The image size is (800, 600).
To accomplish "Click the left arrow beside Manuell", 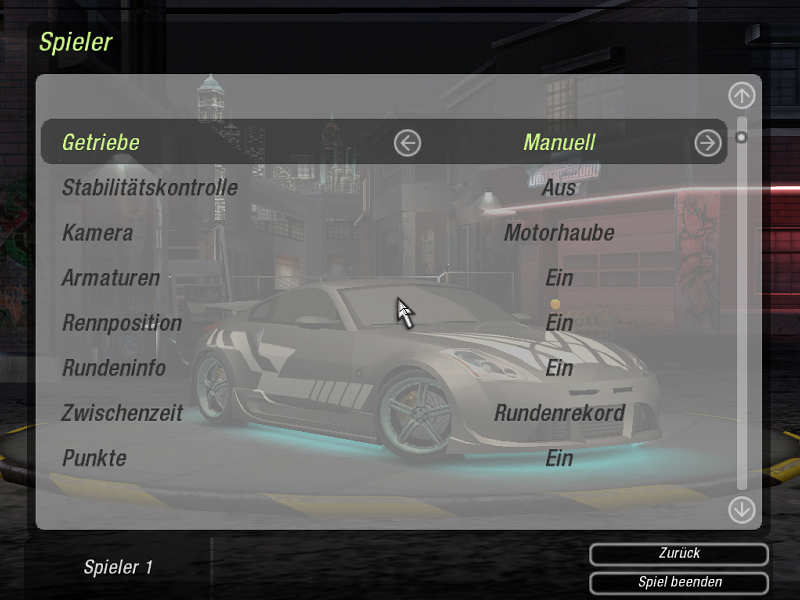I will click(407, 143).
